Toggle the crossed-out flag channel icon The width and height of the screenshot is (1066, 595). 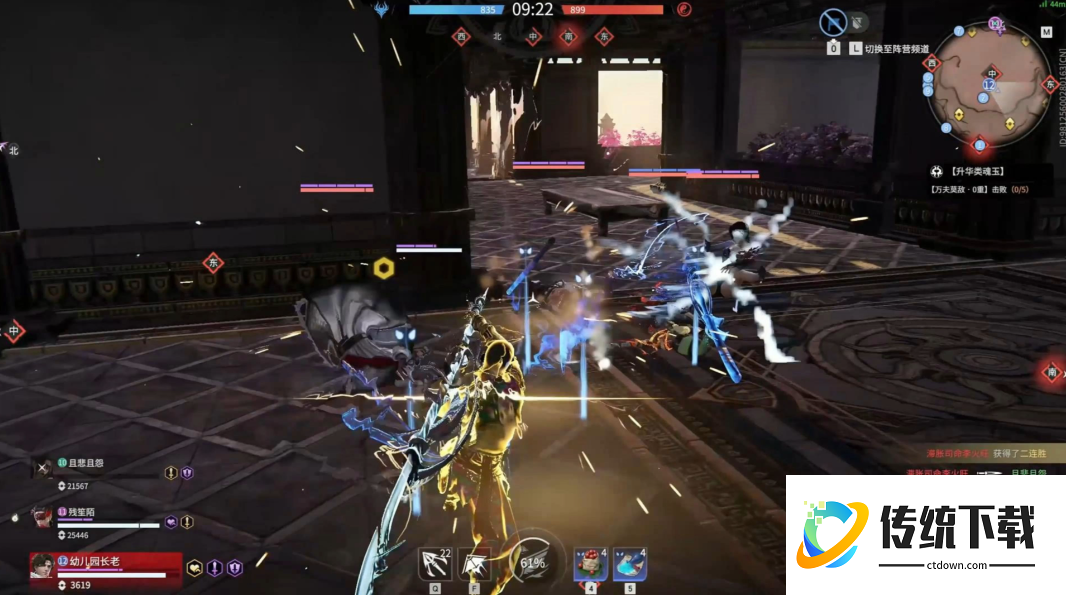click(x=833, y=22)
